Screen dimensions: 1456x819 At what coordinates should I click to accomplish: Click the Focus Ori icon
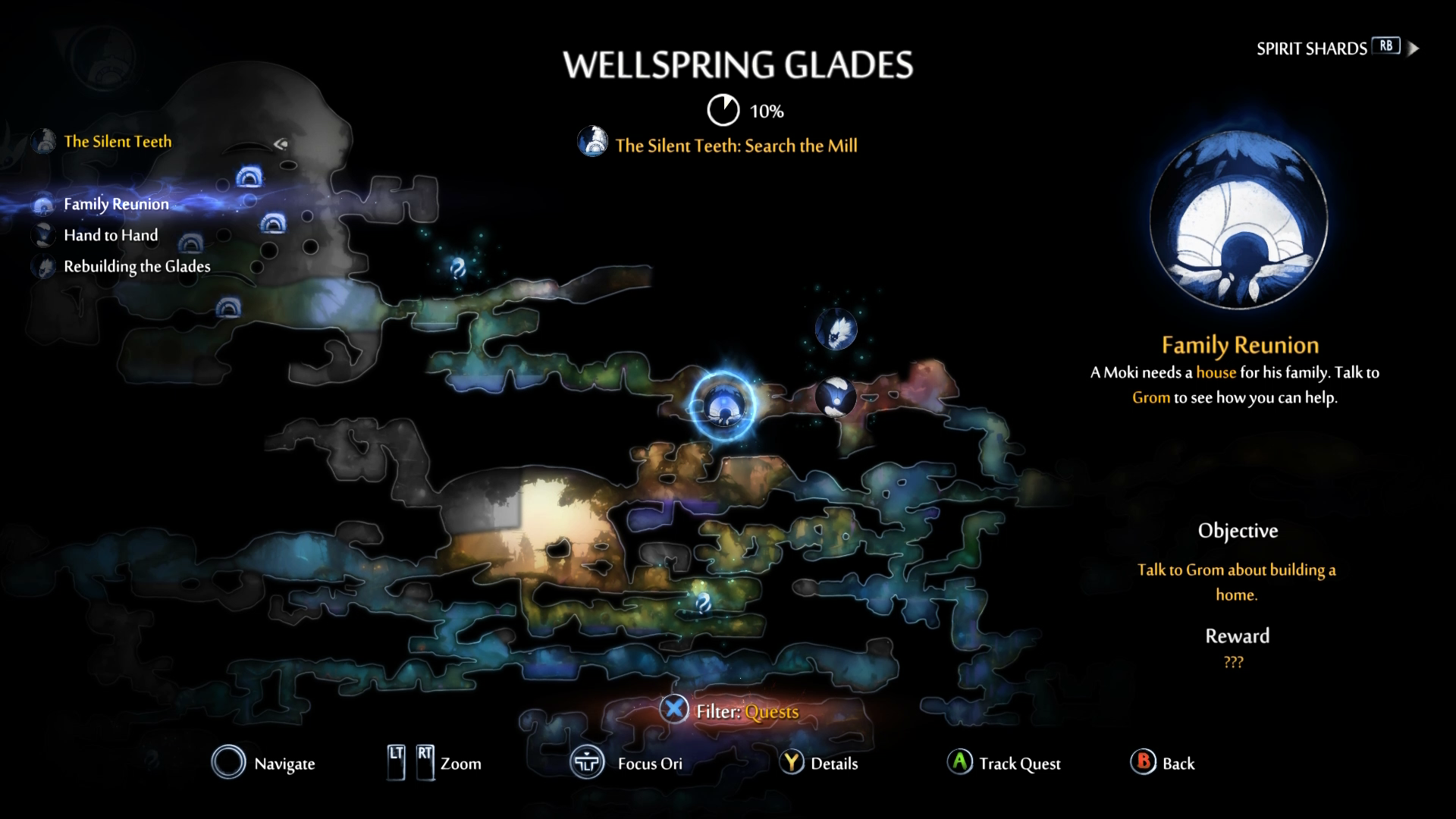[x=586, y=763]
